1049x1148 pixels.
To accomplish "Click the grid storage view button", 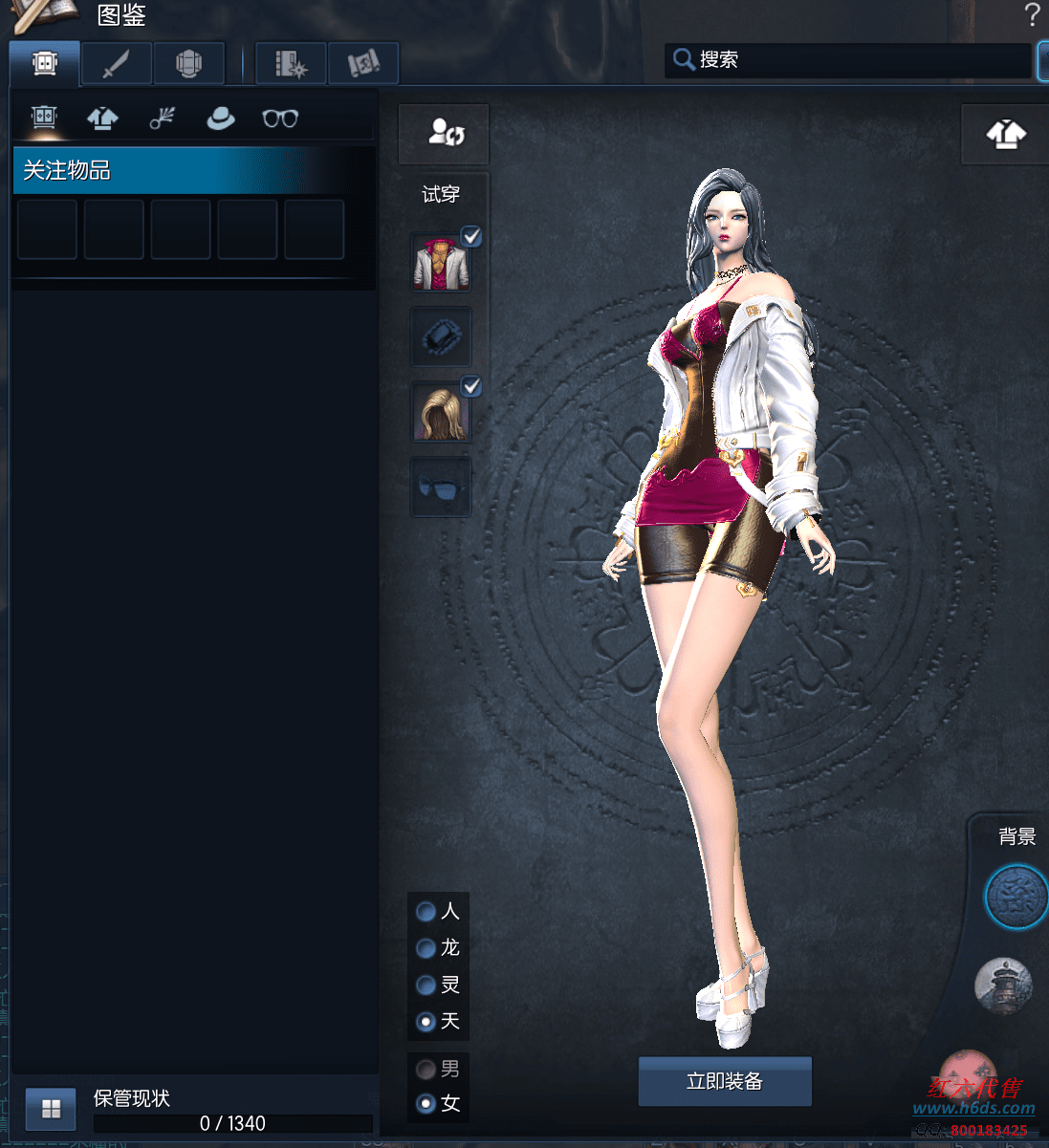I will pyautogui.click(x=51, y=1109).
